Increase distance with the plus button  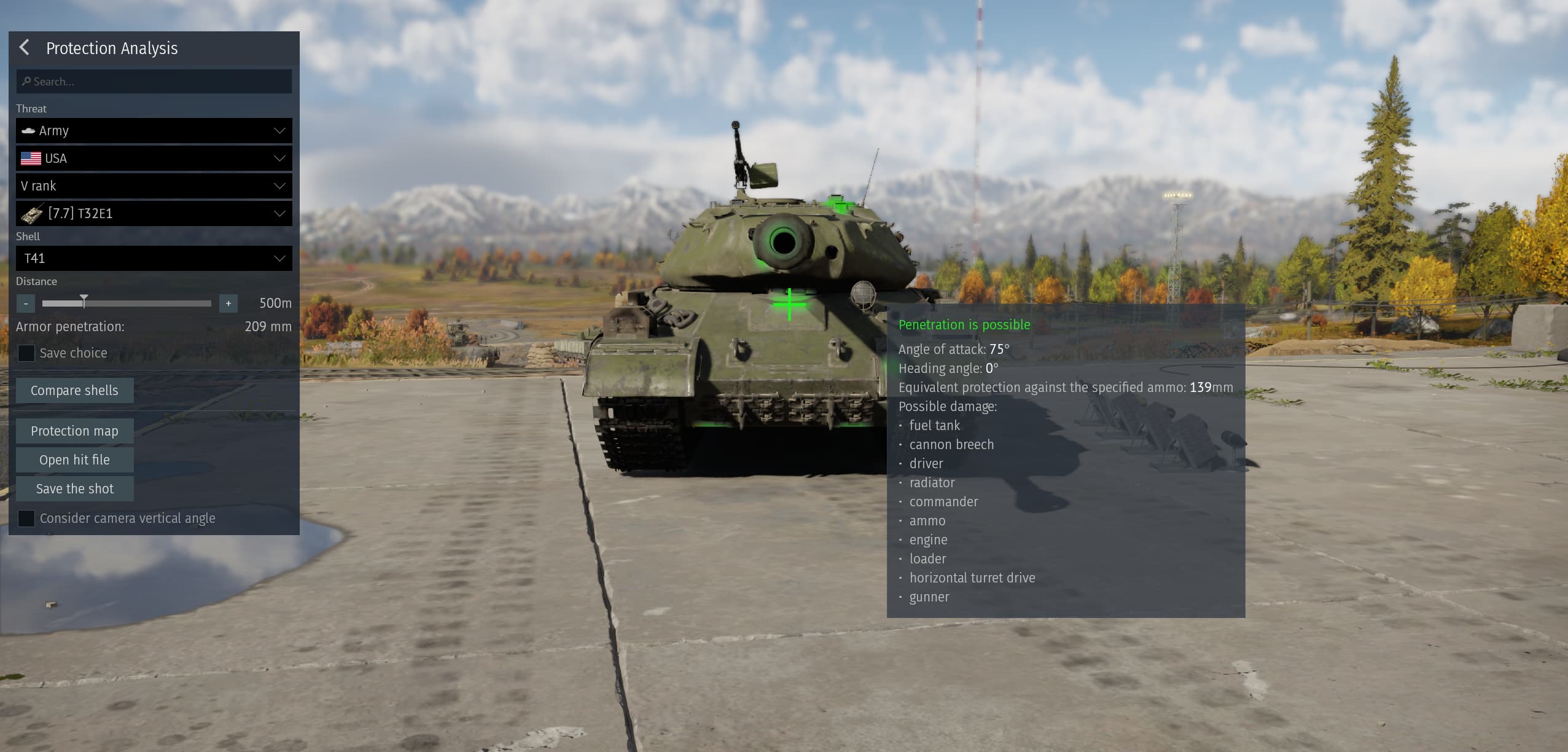[228, 304]
